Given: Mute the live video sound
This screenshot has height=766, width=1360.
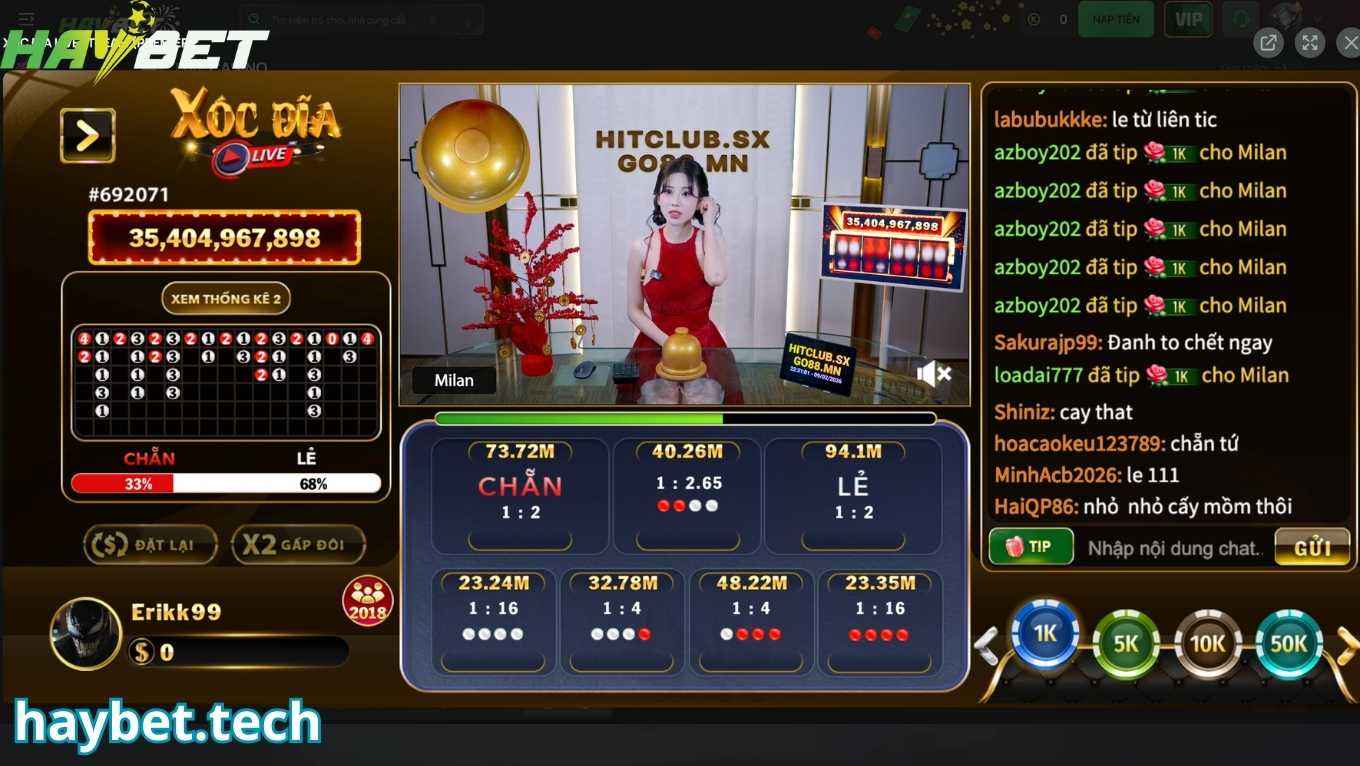Looking at the screenshot, I should pyautogui.click(x=933, y=373).
